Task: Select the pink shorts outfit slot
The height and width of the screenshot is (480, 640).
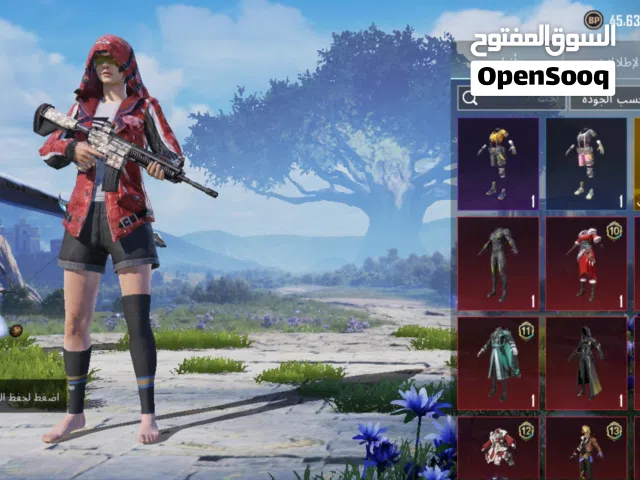Action: (x=586, y=164)
